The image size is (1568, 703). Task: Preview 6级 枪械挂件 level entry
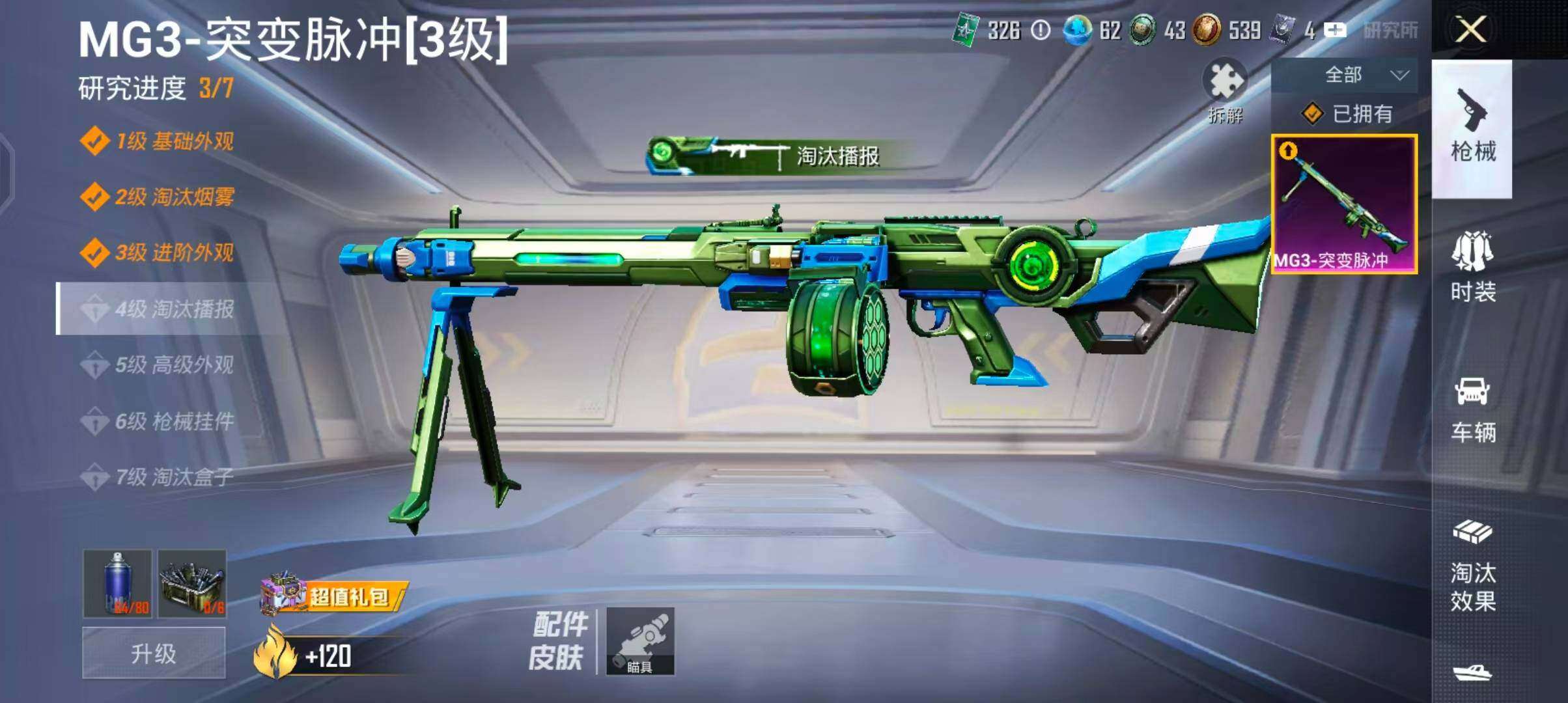158,421
